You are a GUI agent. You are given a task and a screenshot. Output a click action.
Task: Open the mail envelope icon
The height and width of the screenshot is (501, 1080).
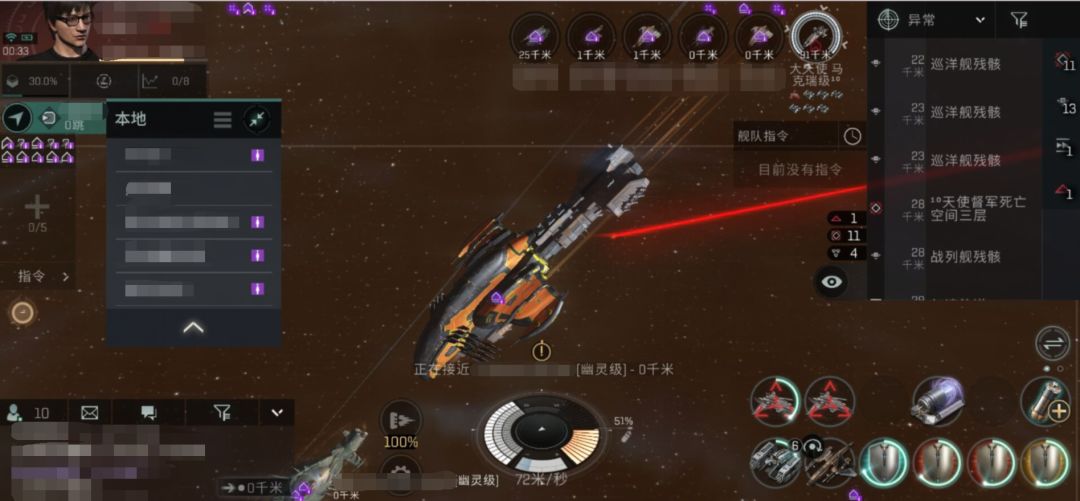pyautogui.click(x=90, y=412)
